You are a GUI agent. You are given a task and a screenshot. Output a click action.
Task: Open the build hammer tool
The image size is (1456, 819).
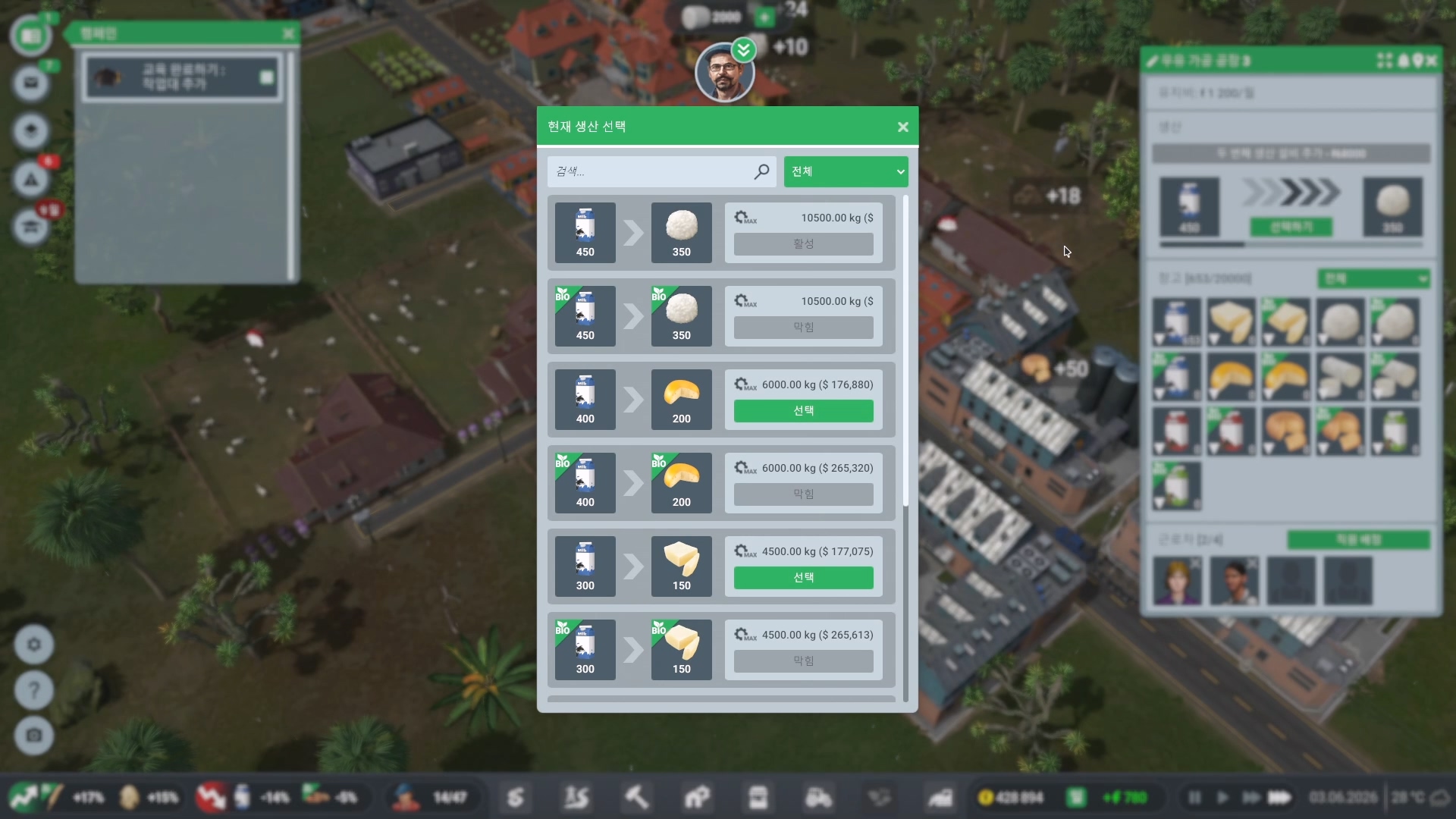(636, 798)
